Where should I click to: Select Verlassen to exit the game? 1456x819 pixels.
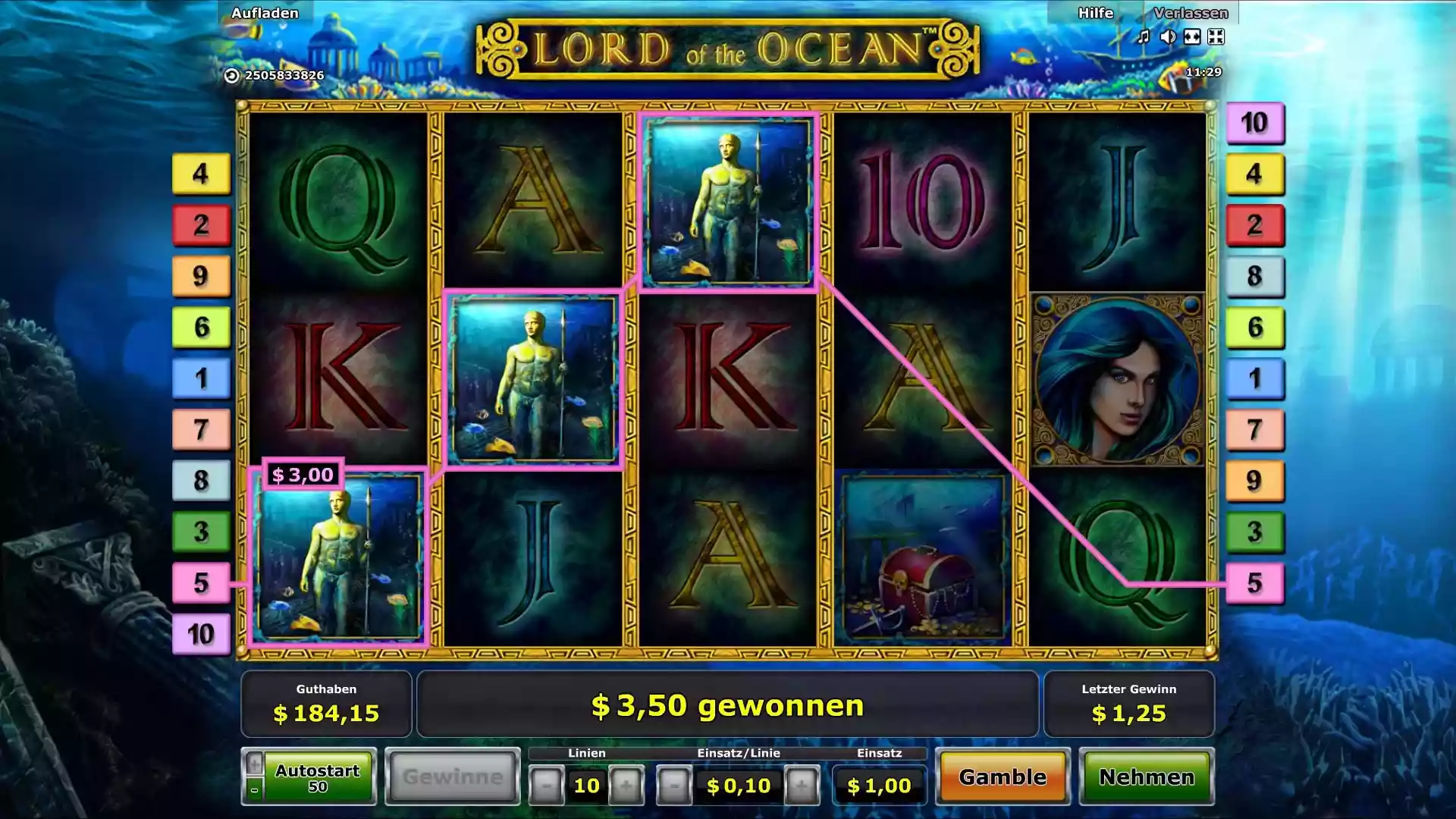(x=1191, y=12)
